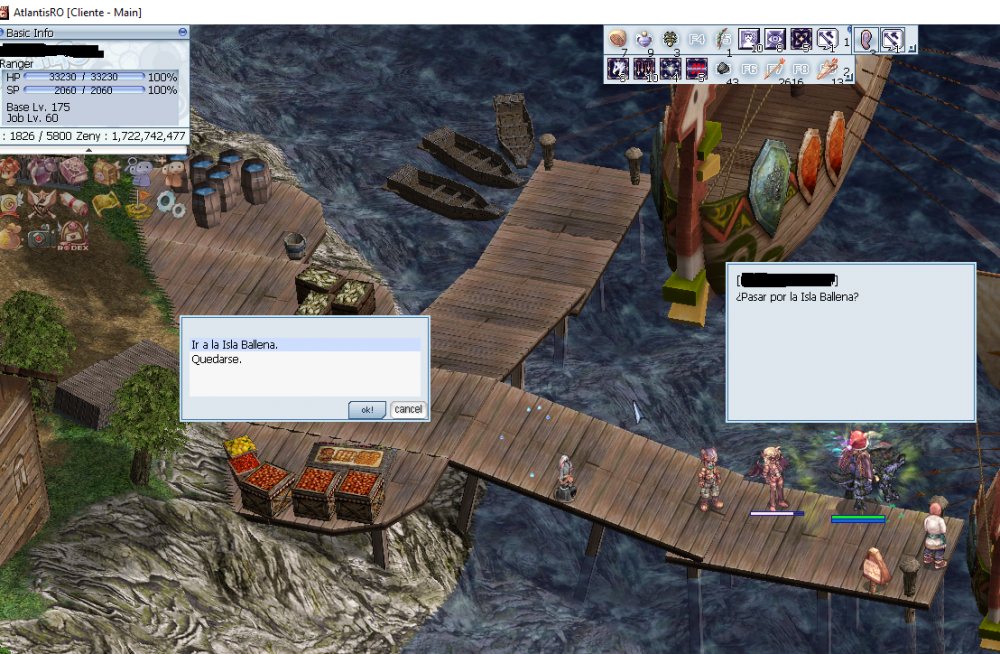Confirm the choice with the ok! button
The height and width of the screenshot is (654, 1000).
point(366,410)
